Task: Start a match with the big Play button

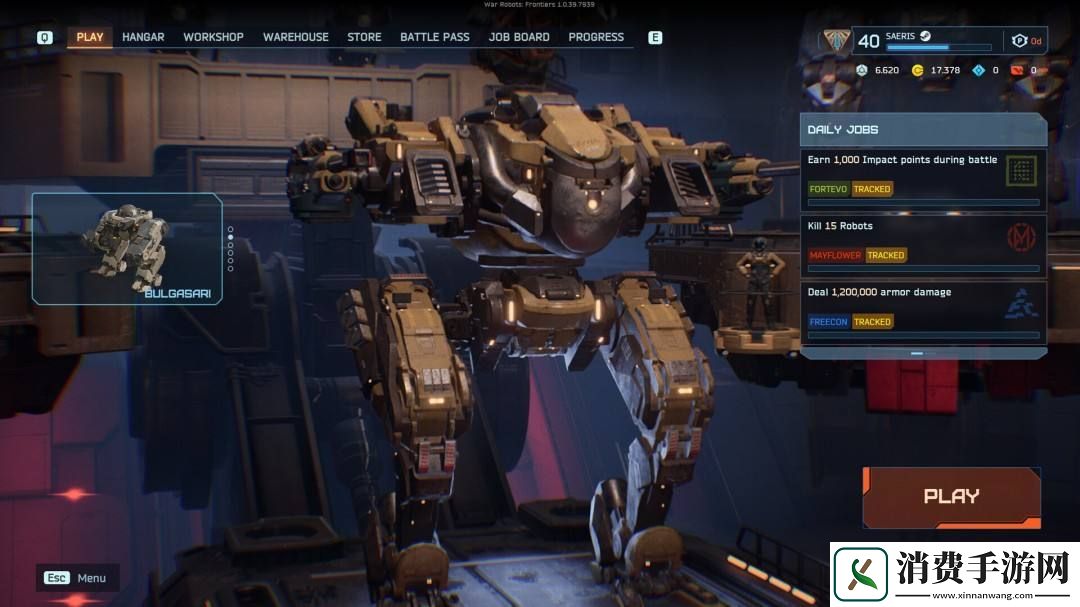Action: [x=951, y=496]
